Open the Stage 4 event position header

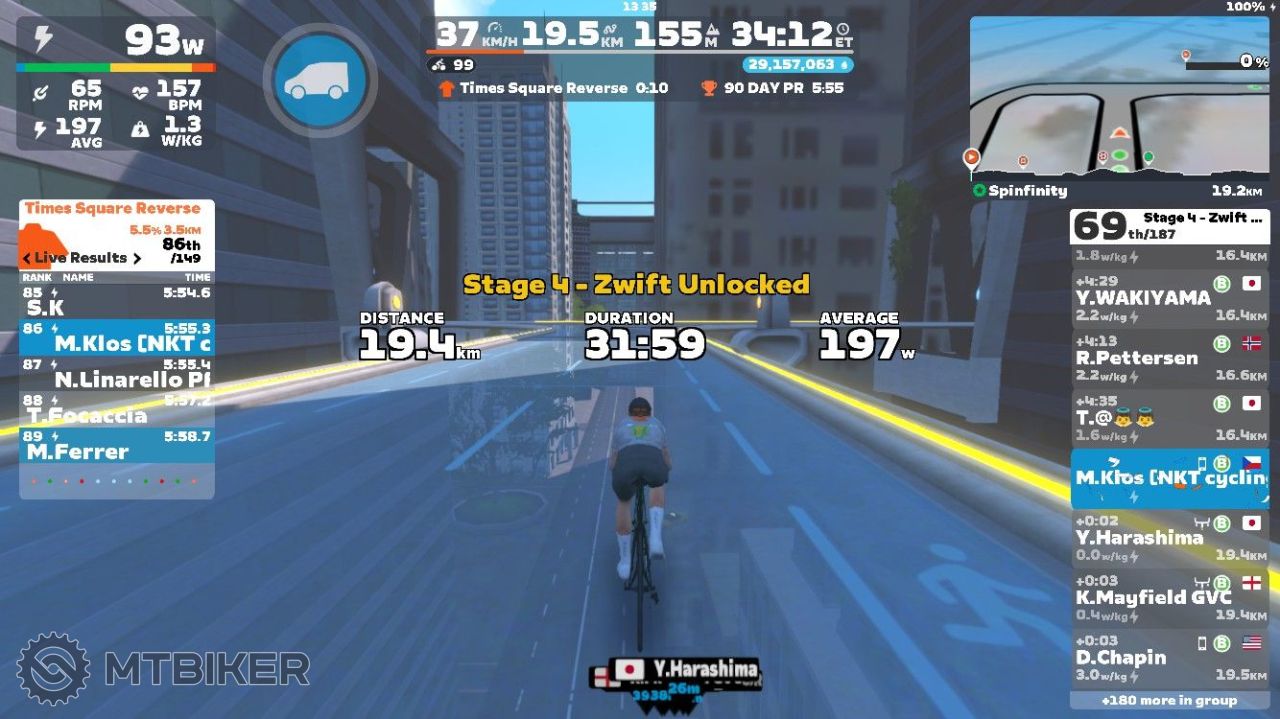[1168, 226]
